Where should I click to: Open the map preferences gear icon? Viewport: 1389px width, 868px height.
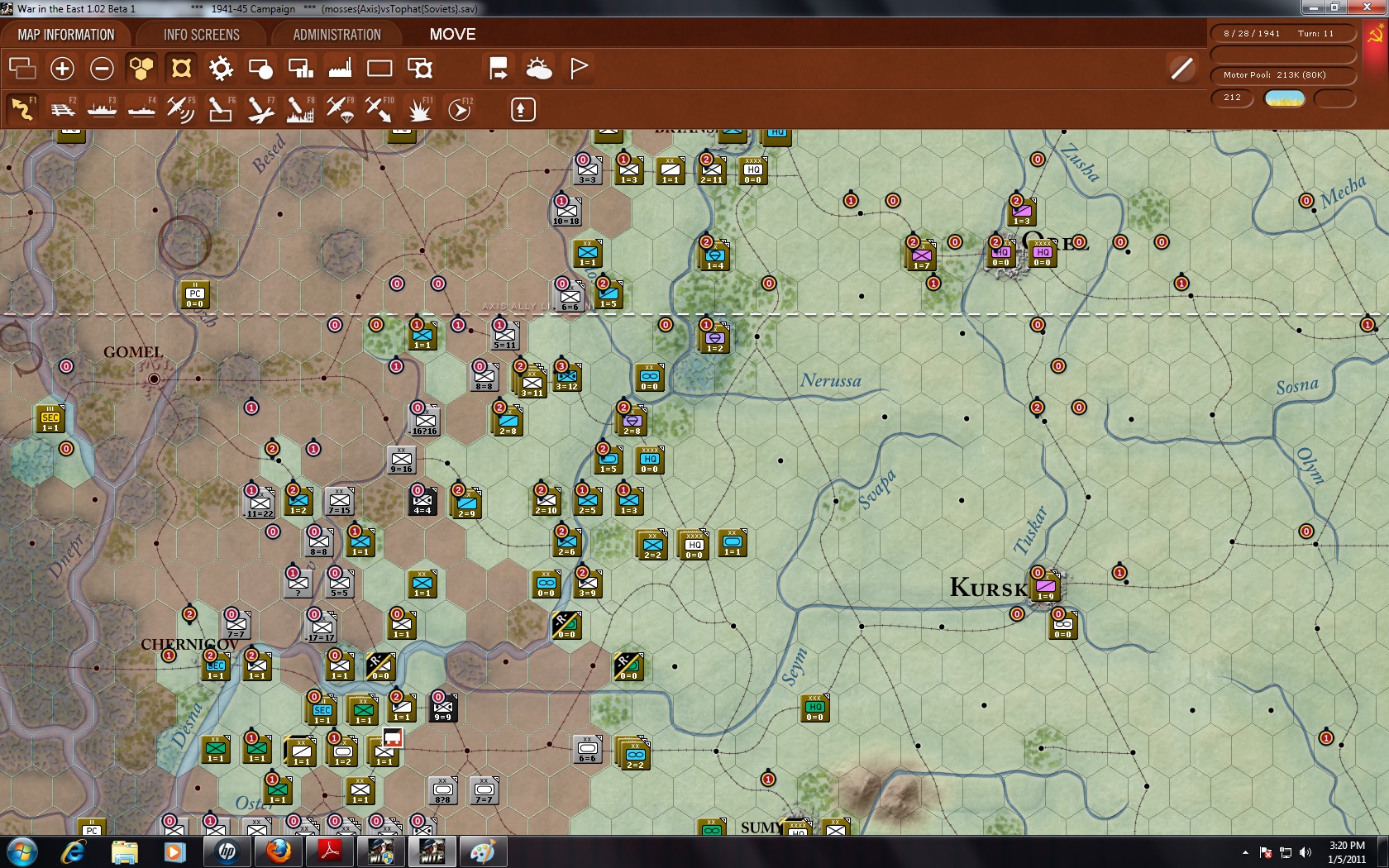click(x=221, y=68)
